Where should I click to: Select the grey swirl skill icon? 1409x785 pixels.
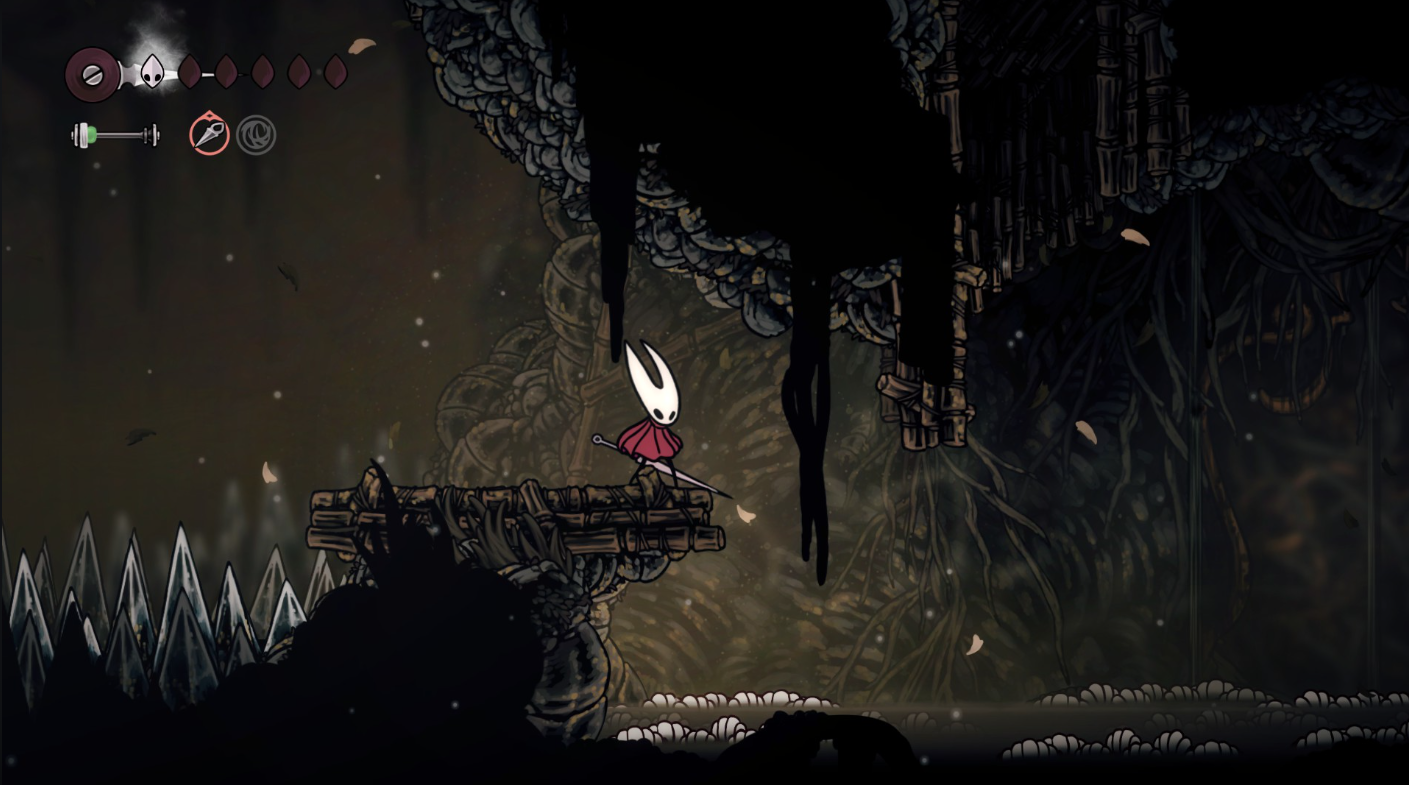coord(256,135)
